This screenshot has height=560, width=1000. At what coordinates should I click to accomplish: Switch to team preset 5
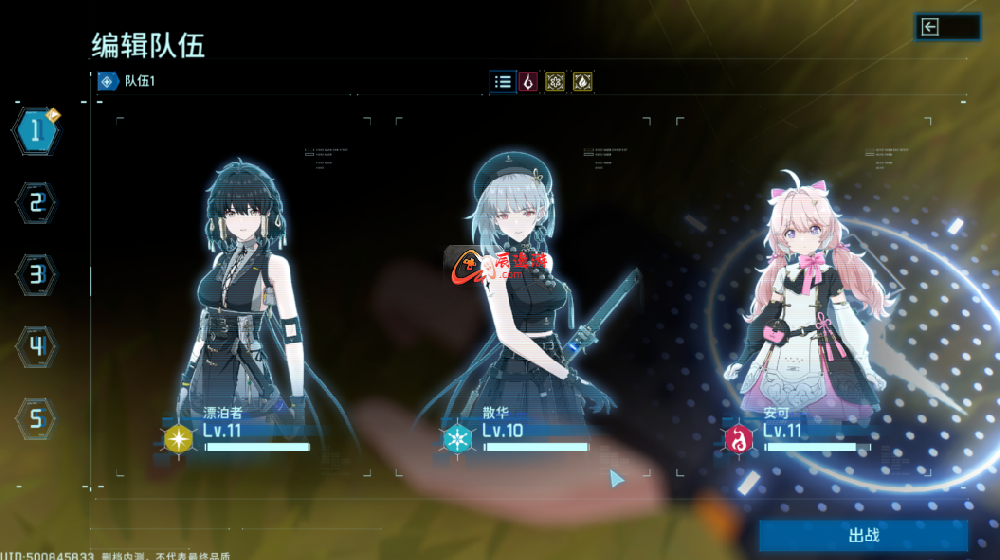click(x=36, y=417)
